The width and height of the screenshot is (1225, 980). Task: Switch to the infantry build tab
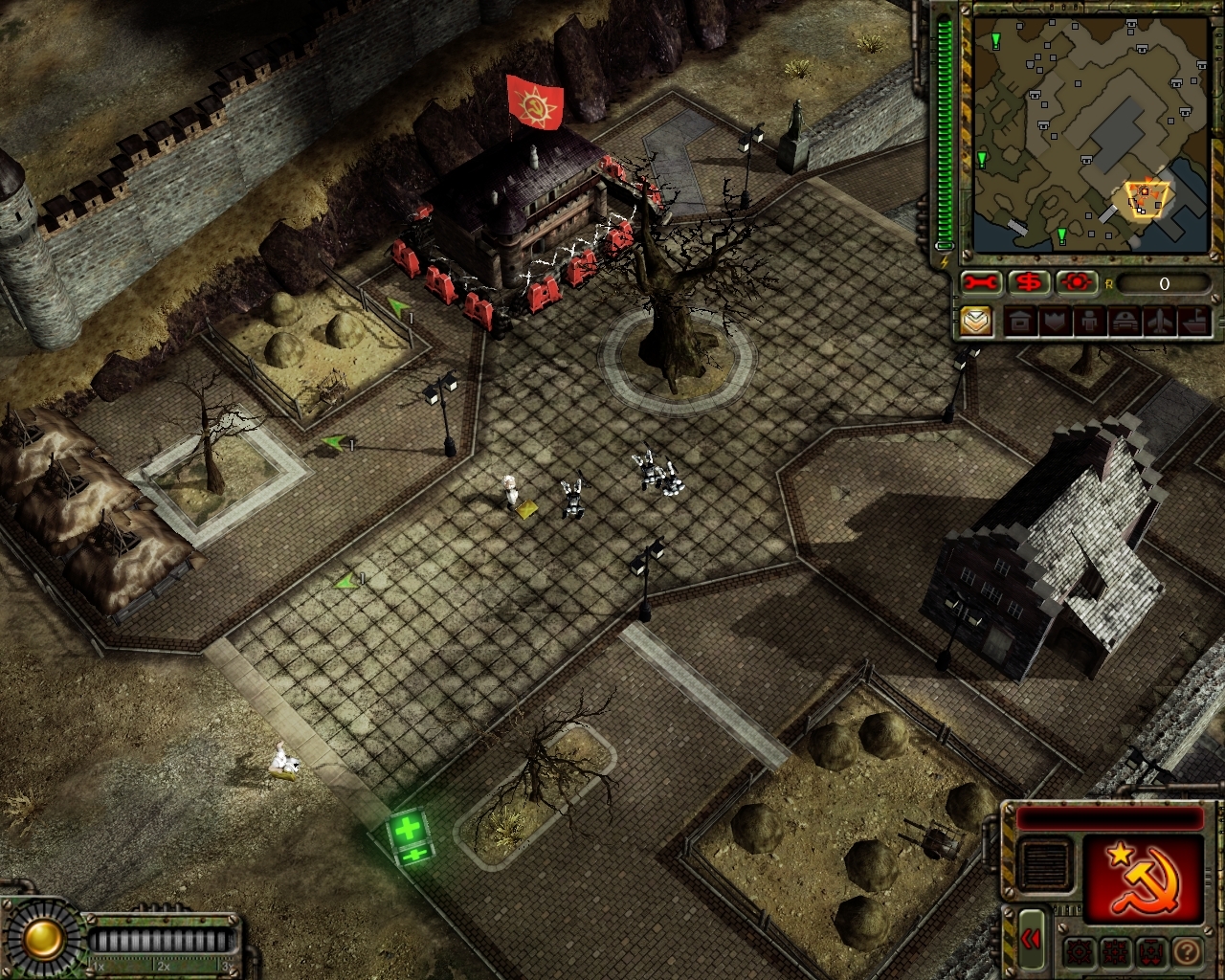(x=1089, y=322)
